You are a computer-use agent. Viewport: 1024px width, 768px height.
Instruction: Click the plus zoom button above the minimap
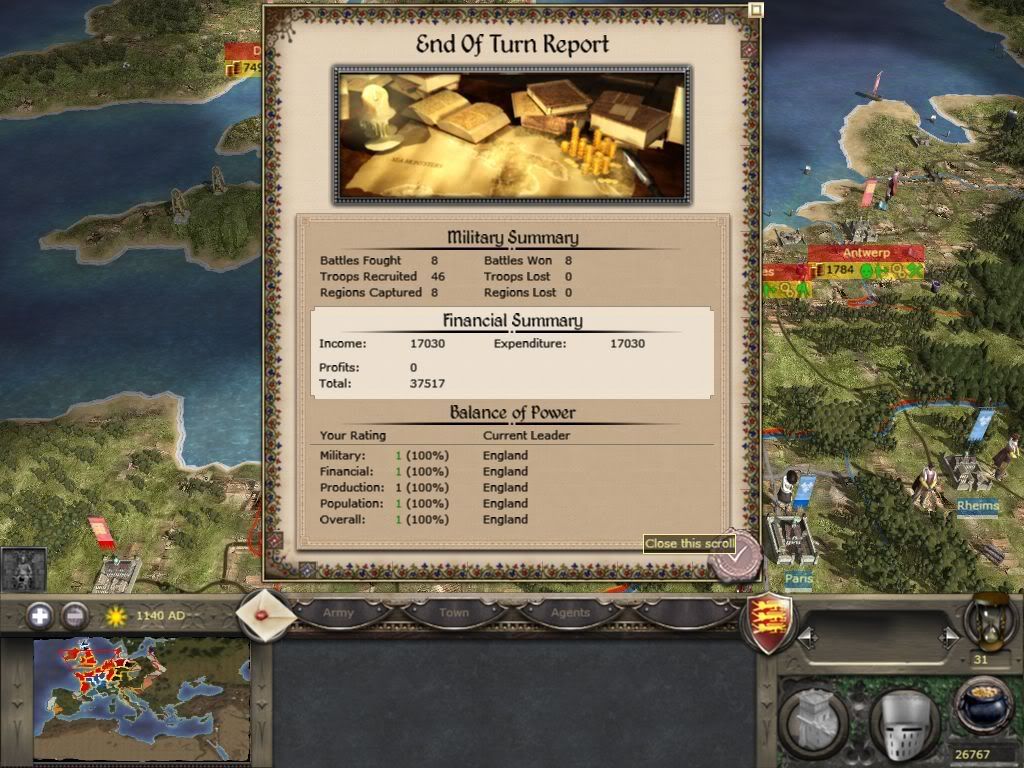(40, 616)
